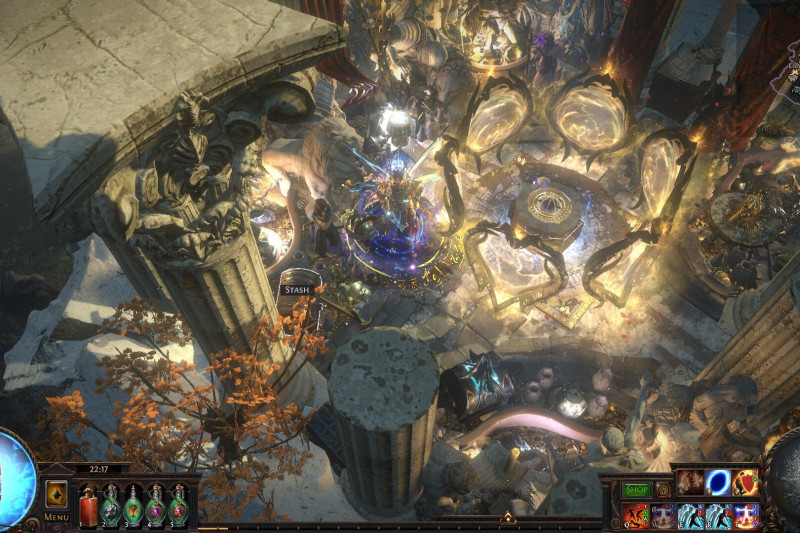Click the round coin icon beside Shop
Image resolution: width=800 pixels, height=533 pixels.
663,490
